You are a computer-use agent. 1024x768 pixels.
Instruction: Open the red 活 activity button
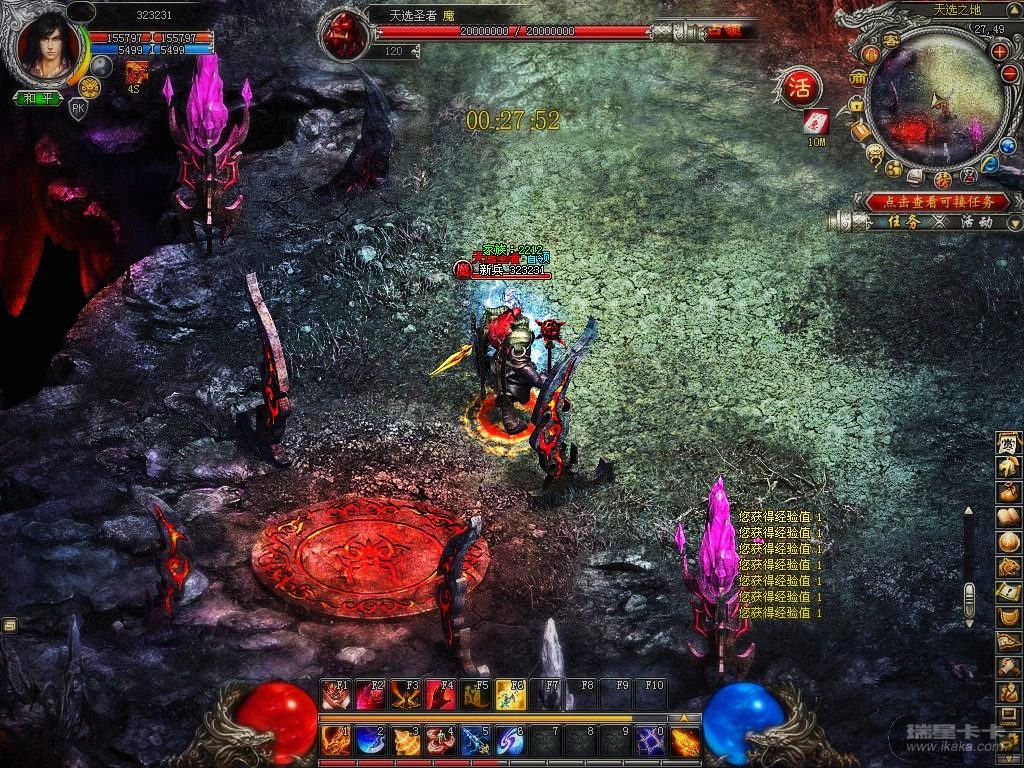pos(798,85)
